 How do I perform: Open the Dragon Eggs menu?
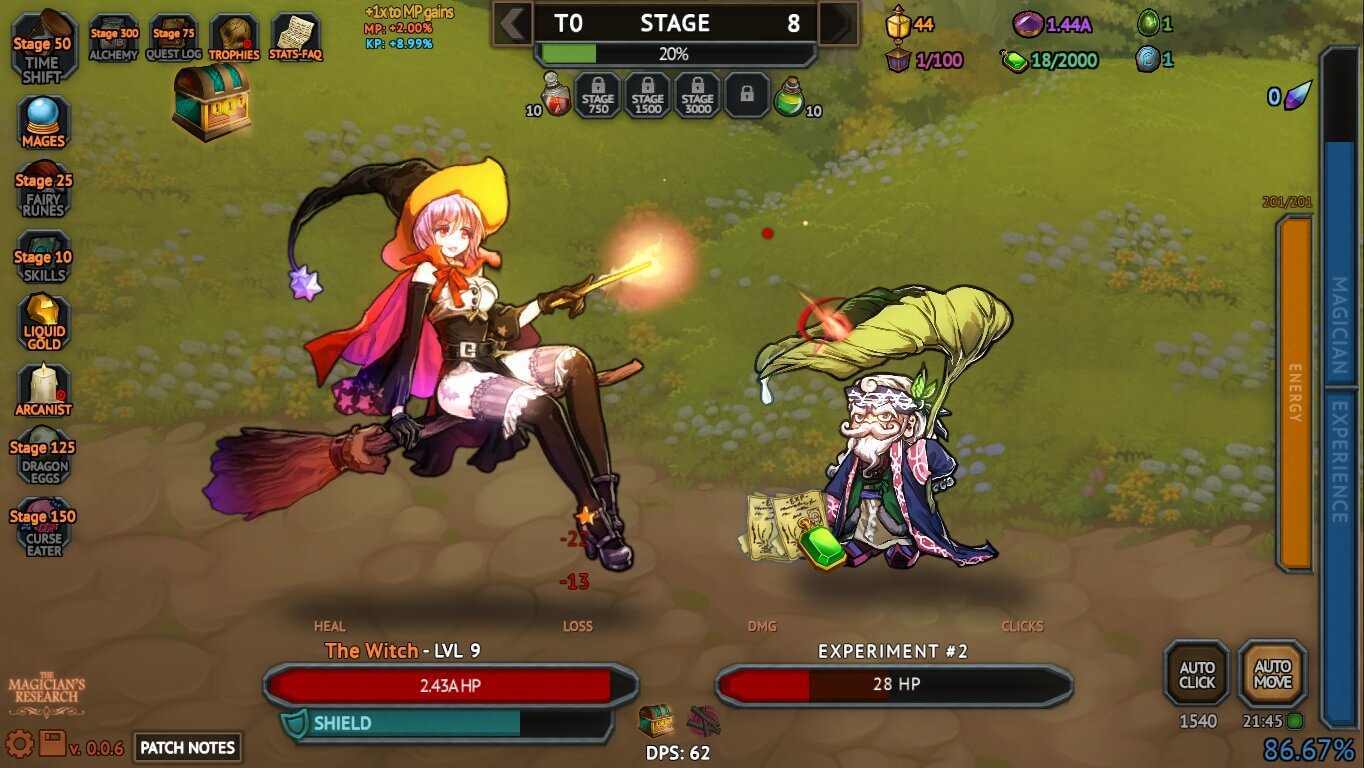pos(43,457)
